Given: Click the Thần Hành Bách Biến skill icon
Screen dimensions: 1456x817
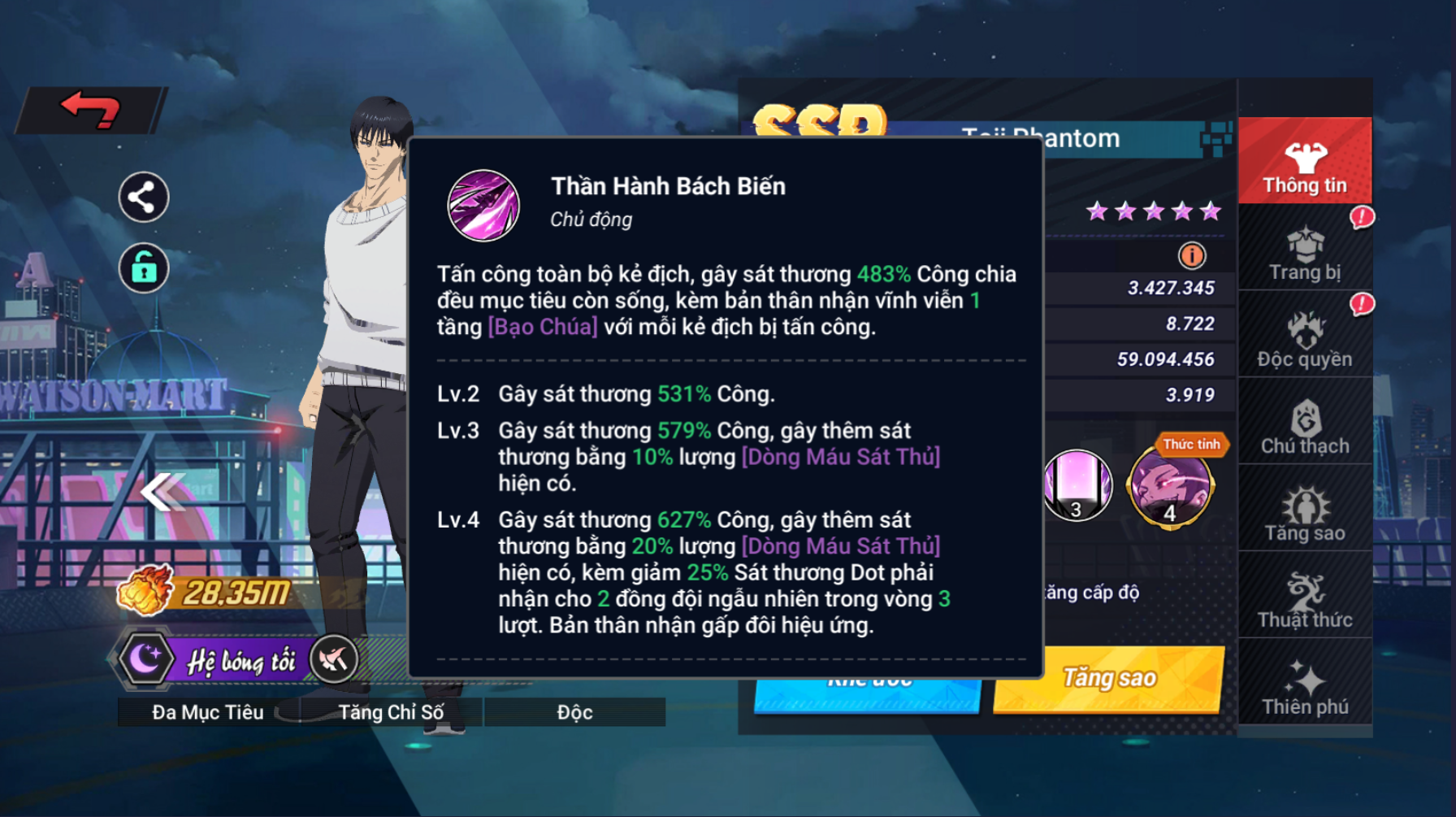Looking at the screenshot, I should 483,206.
